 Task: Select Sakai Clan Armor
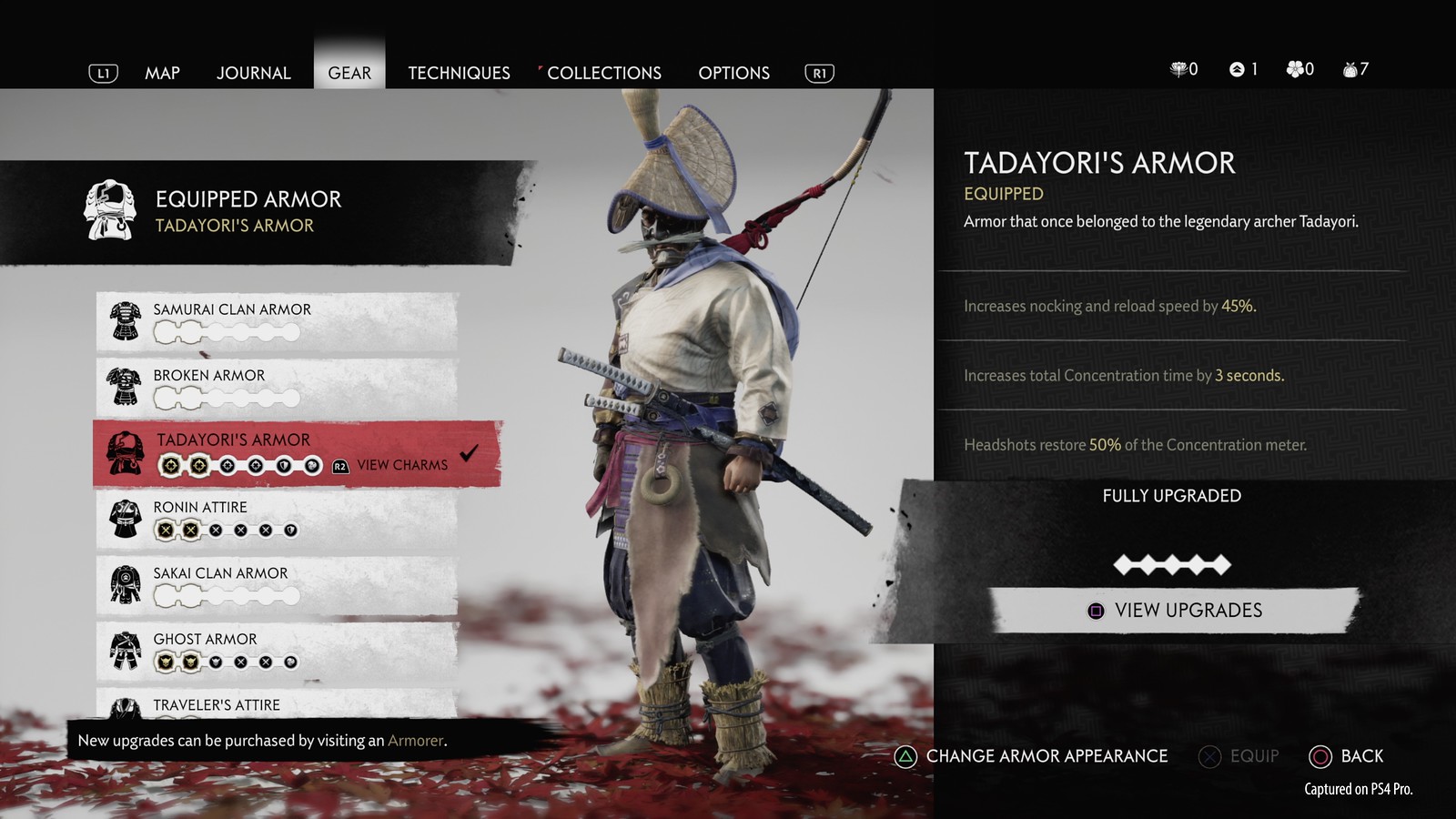pos(277,584)
